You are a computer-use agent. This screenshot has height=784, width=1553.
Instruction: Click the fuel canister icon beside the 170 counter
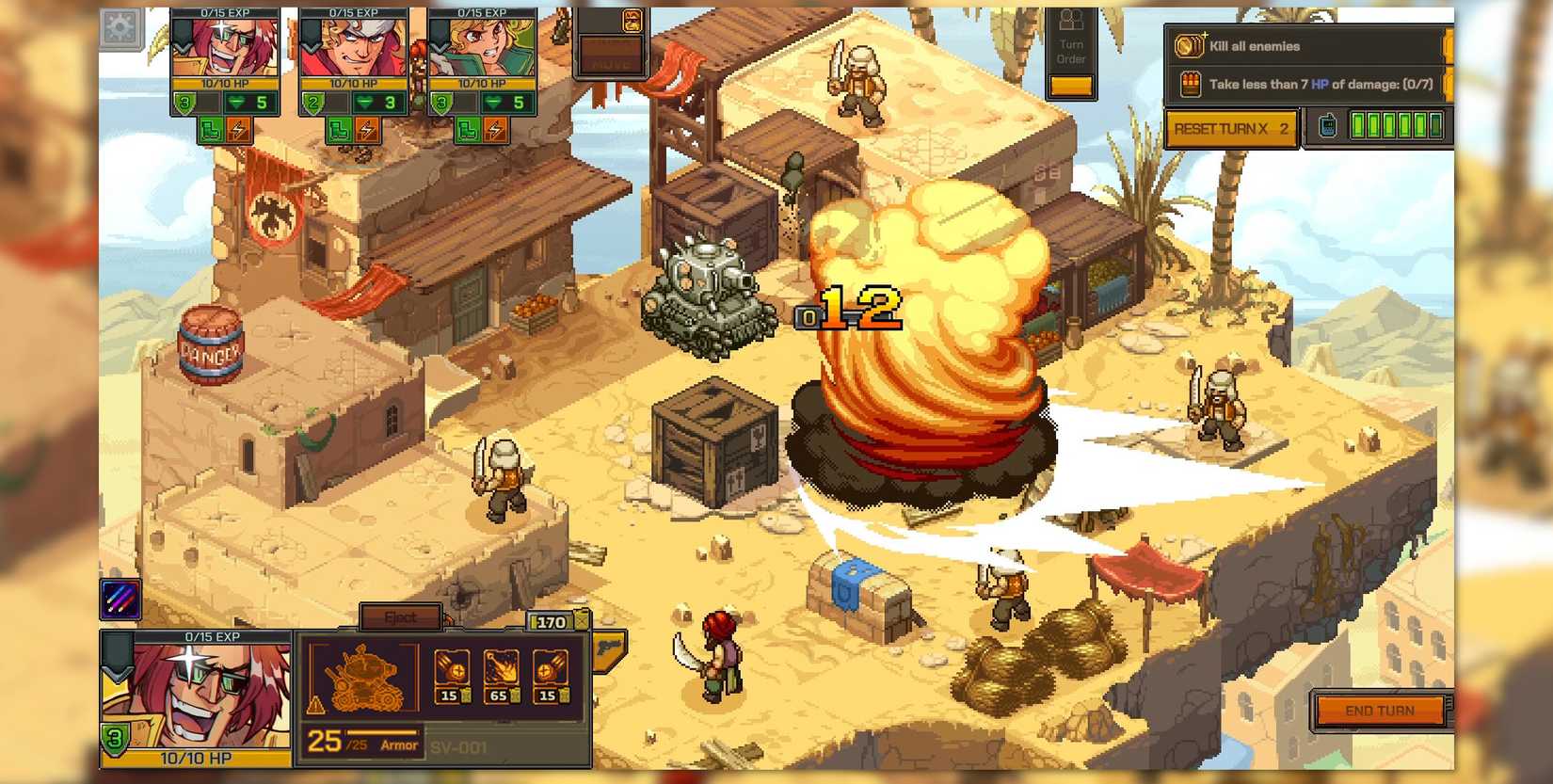[582, 619]
